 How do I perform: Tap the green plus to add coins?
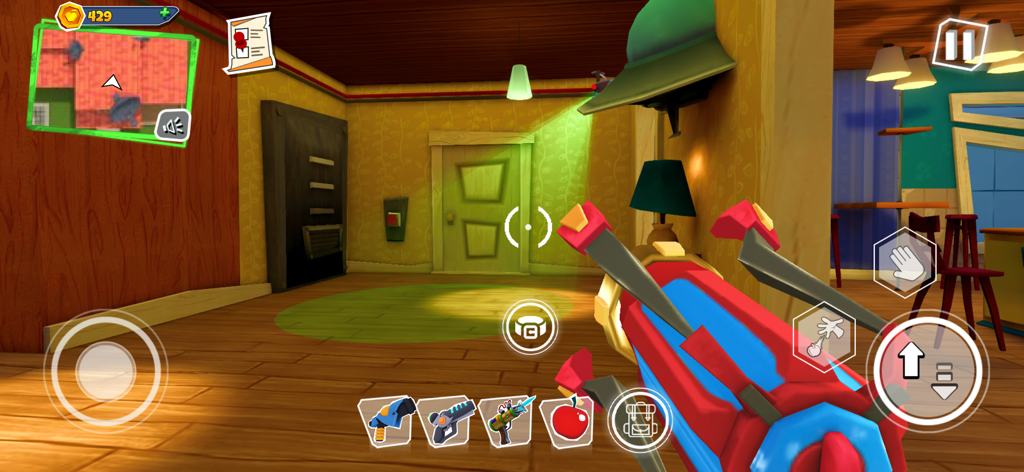[164, 15]
